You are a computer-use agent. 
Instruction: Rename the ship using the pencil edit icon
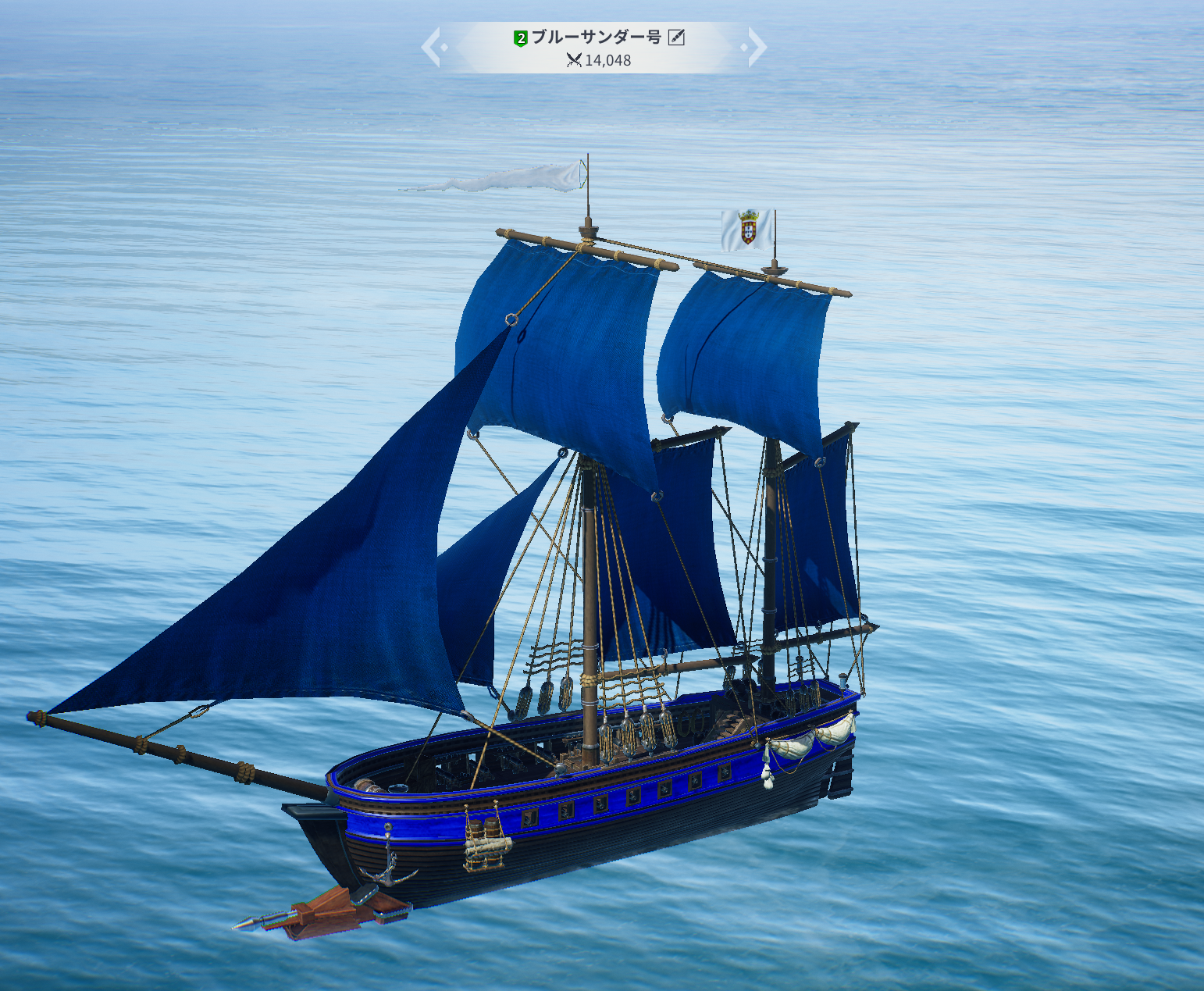676,37
